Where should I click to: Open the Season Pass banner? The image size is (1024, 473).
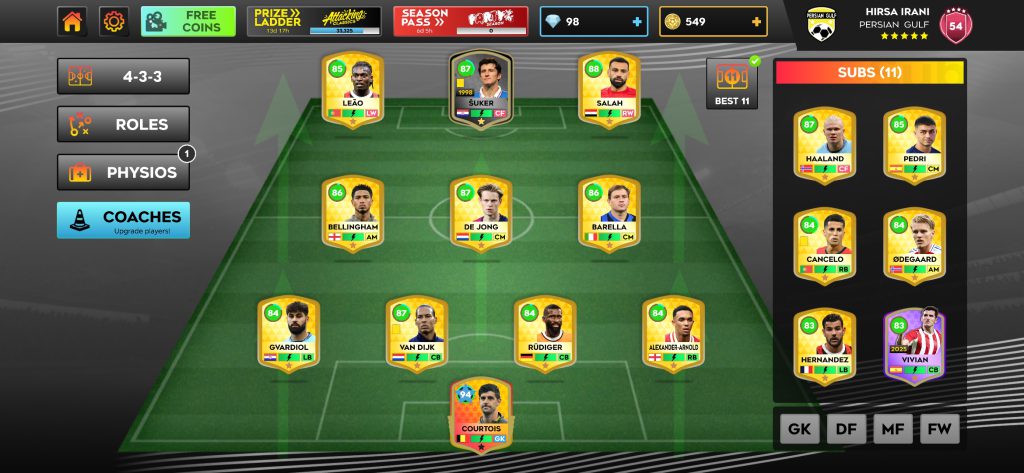(461, 21)
